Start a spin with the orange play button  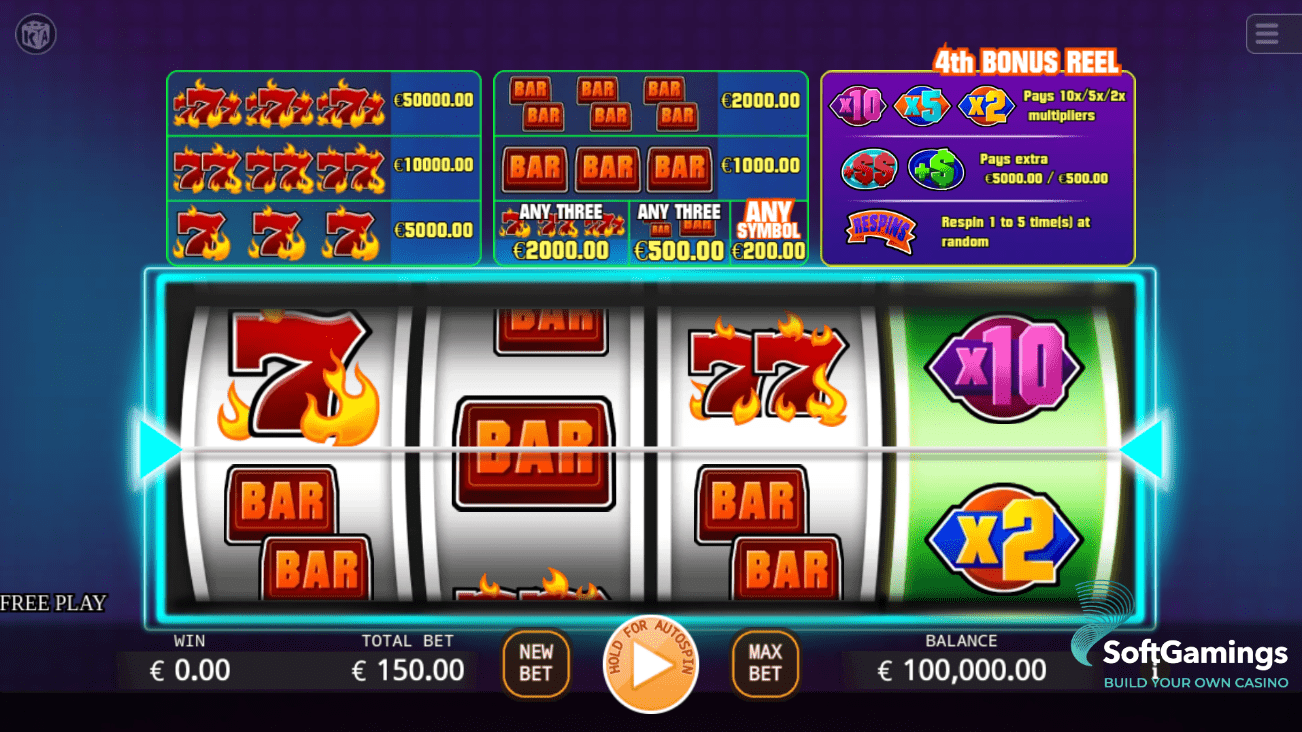(651, 665)
